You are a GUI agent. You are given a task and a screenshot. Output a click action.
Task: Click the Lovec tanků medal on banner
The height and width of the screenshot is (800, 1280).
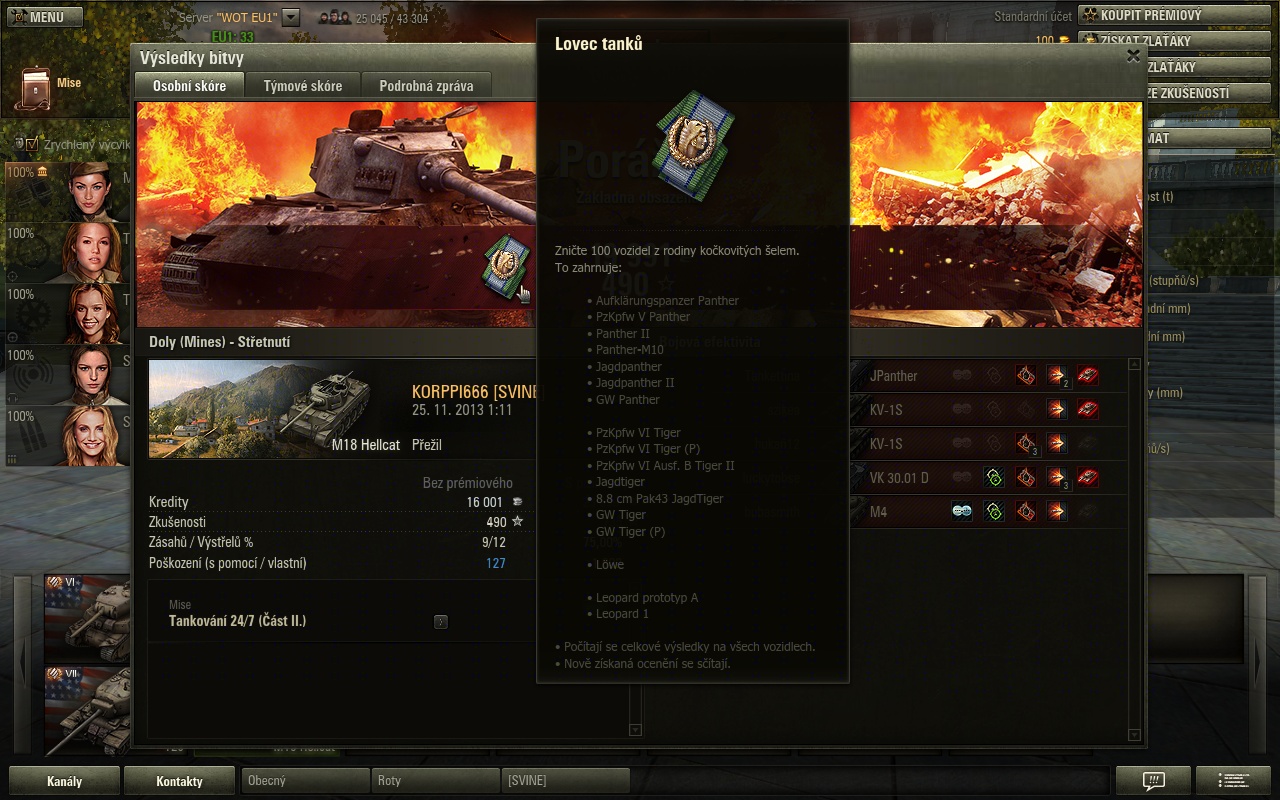click(x=503, y=263)
